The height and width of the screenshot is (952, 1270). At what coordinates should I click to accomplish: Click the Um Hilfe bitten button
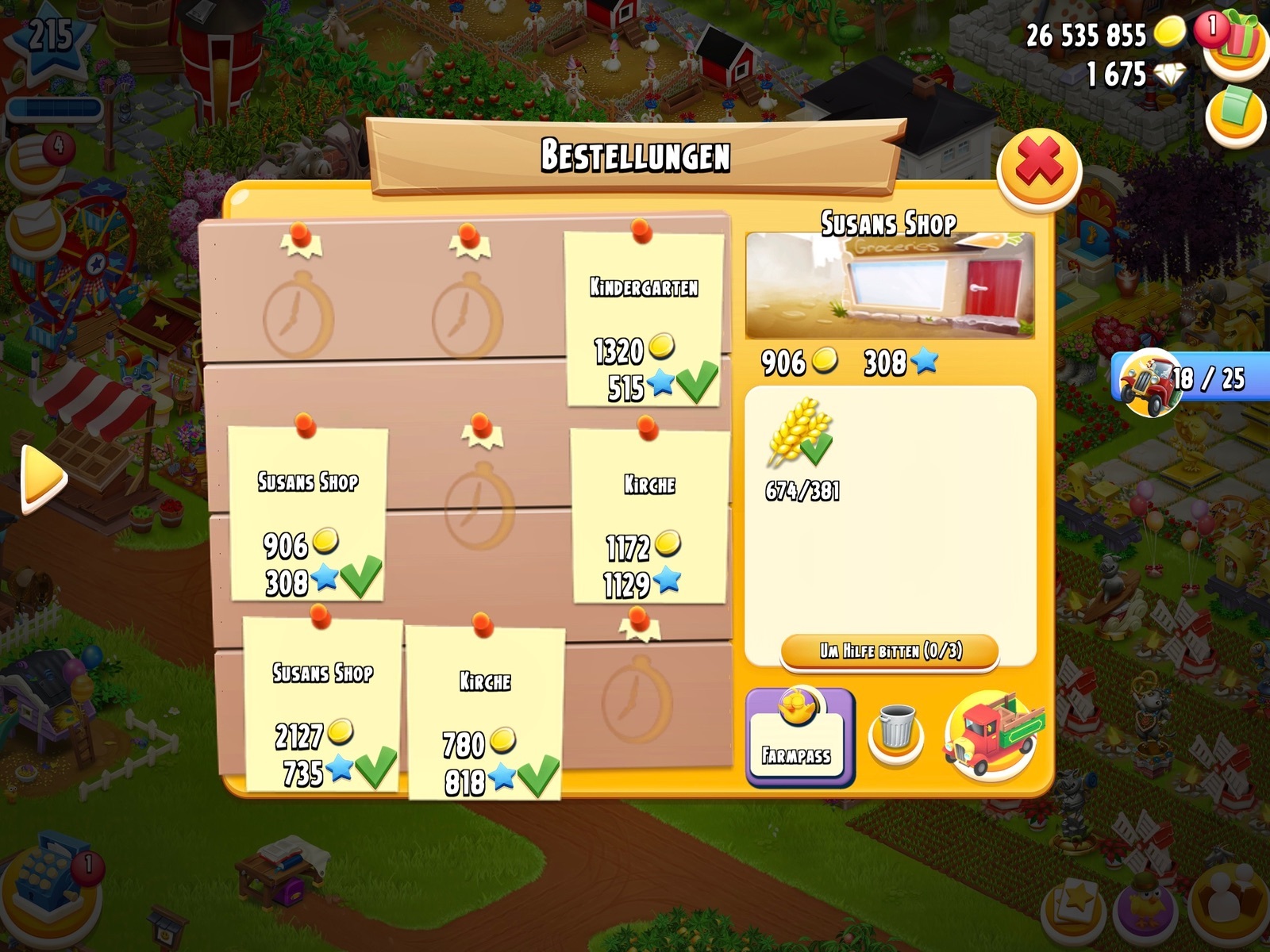pyautogui.click(x=890, y=652)
